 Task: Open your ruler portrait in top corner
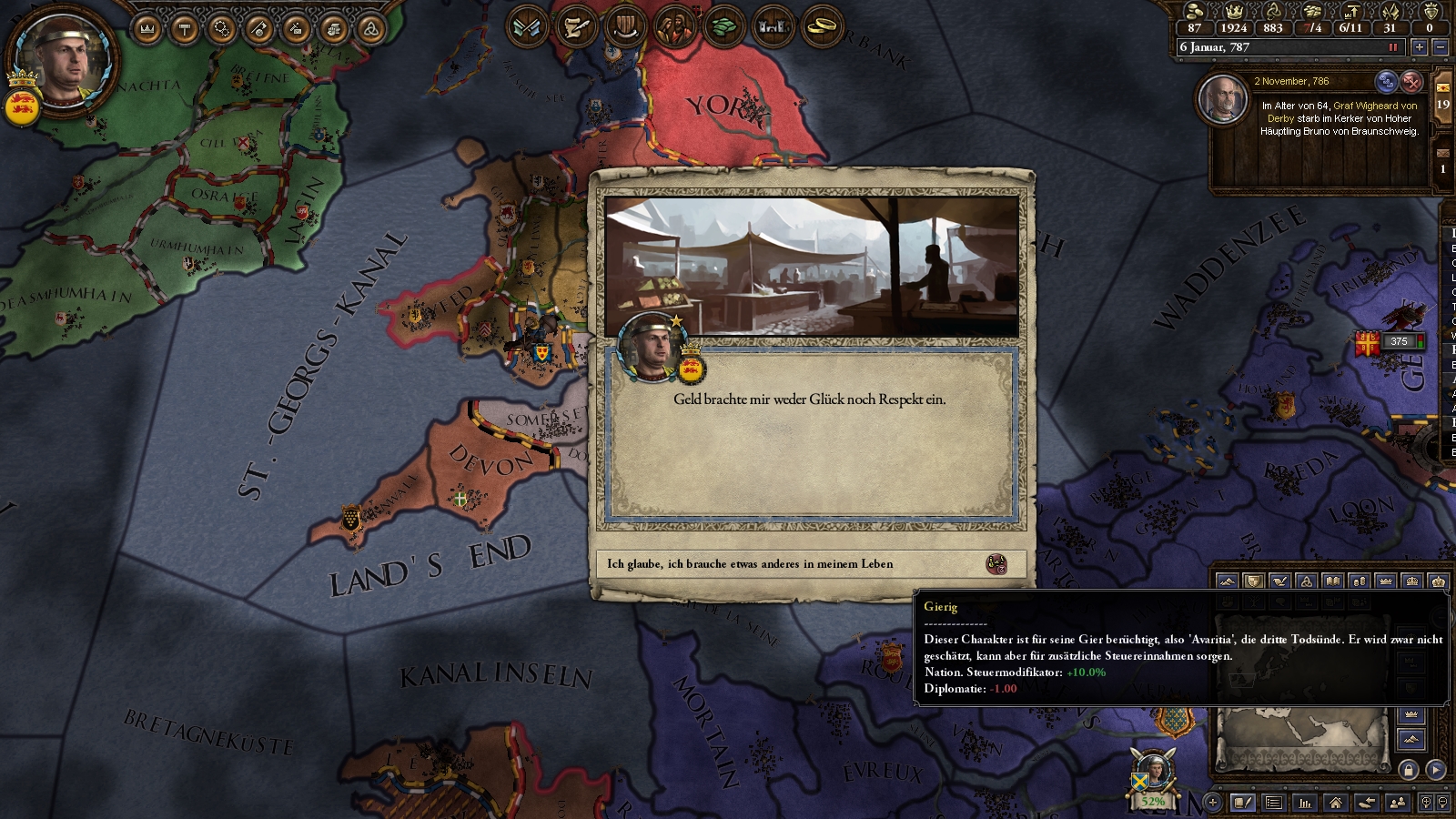[x=62, y=62]
